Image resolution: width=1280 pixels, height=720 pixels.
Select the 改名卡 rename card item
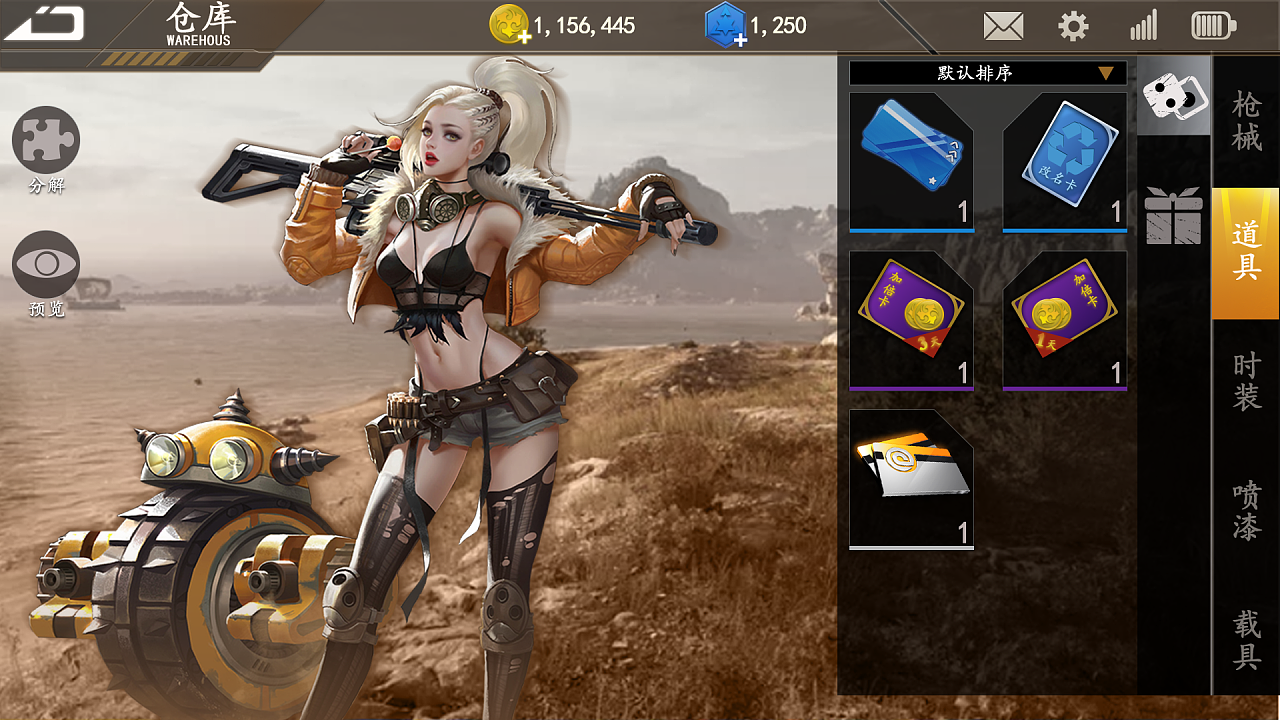coord(1065,162)
